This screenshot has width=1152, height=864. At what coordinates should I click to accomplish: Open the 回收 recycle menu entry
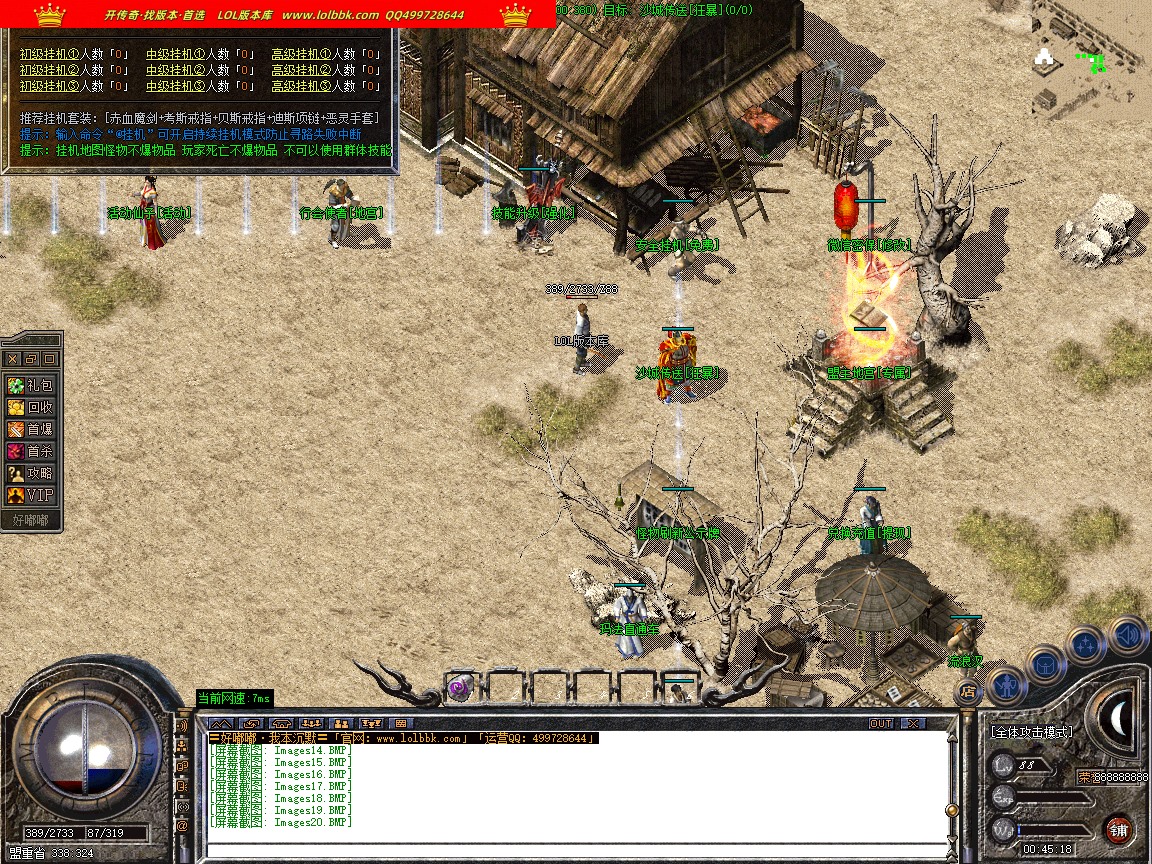(31, 407)
